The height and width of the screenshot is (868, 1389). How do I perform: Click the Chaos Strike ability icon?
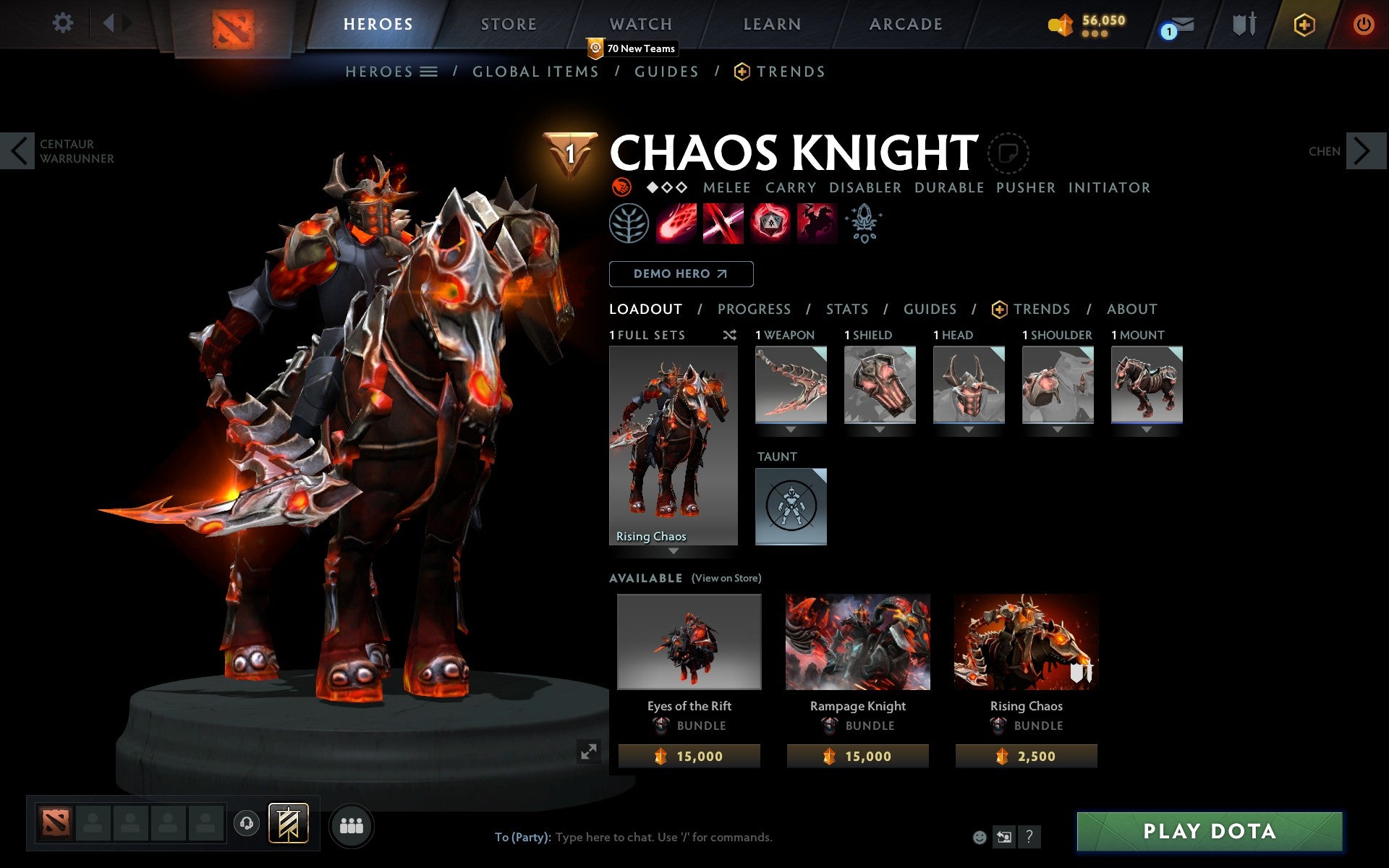(x=769, y=224)
